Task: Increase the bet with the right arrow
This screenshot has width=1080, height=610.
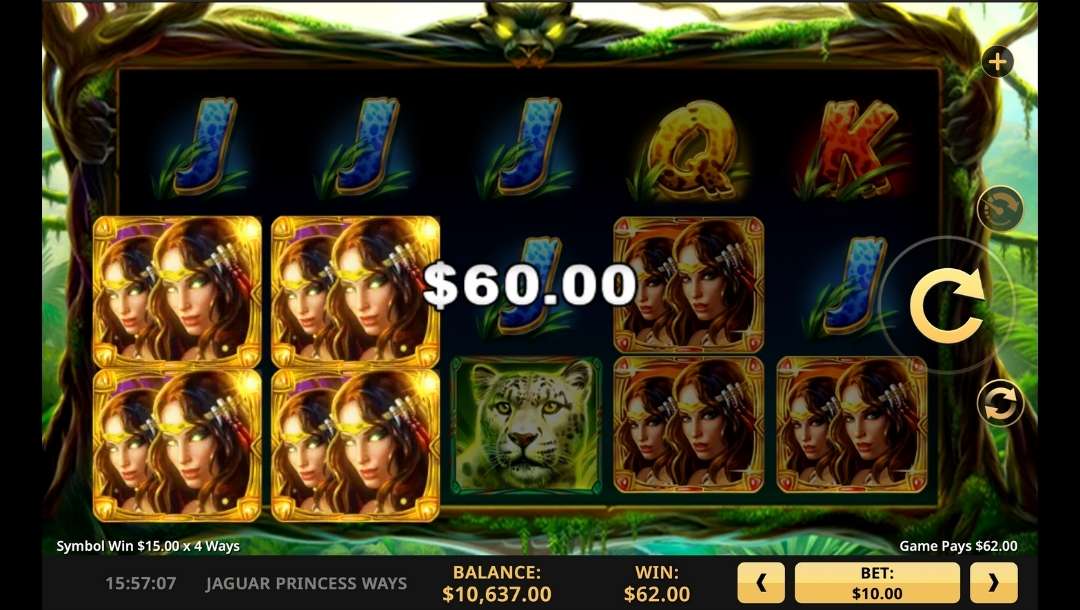Action: pos(993,583)
